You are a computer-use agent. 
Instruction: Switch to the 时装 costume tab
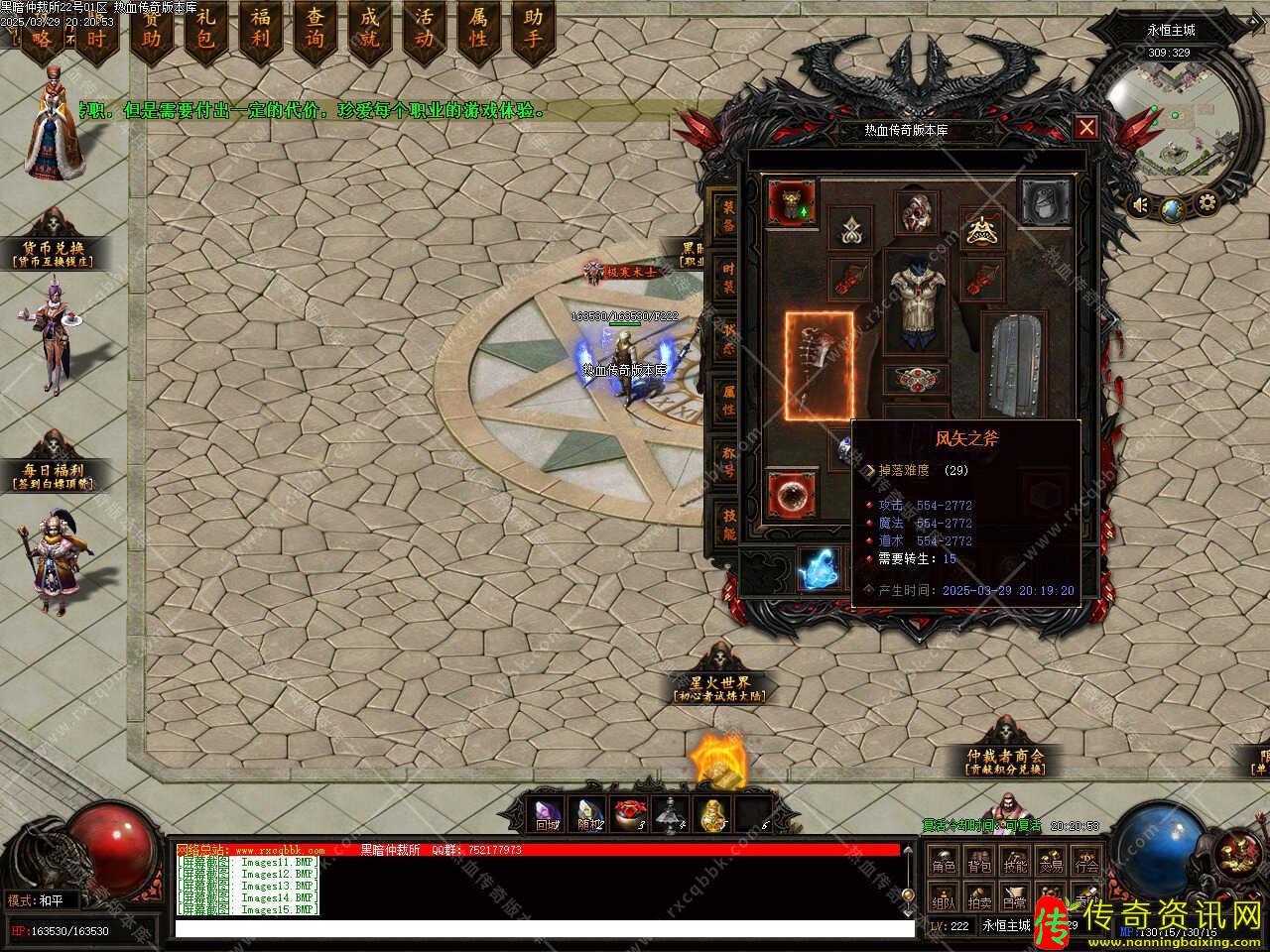[727, 278]
